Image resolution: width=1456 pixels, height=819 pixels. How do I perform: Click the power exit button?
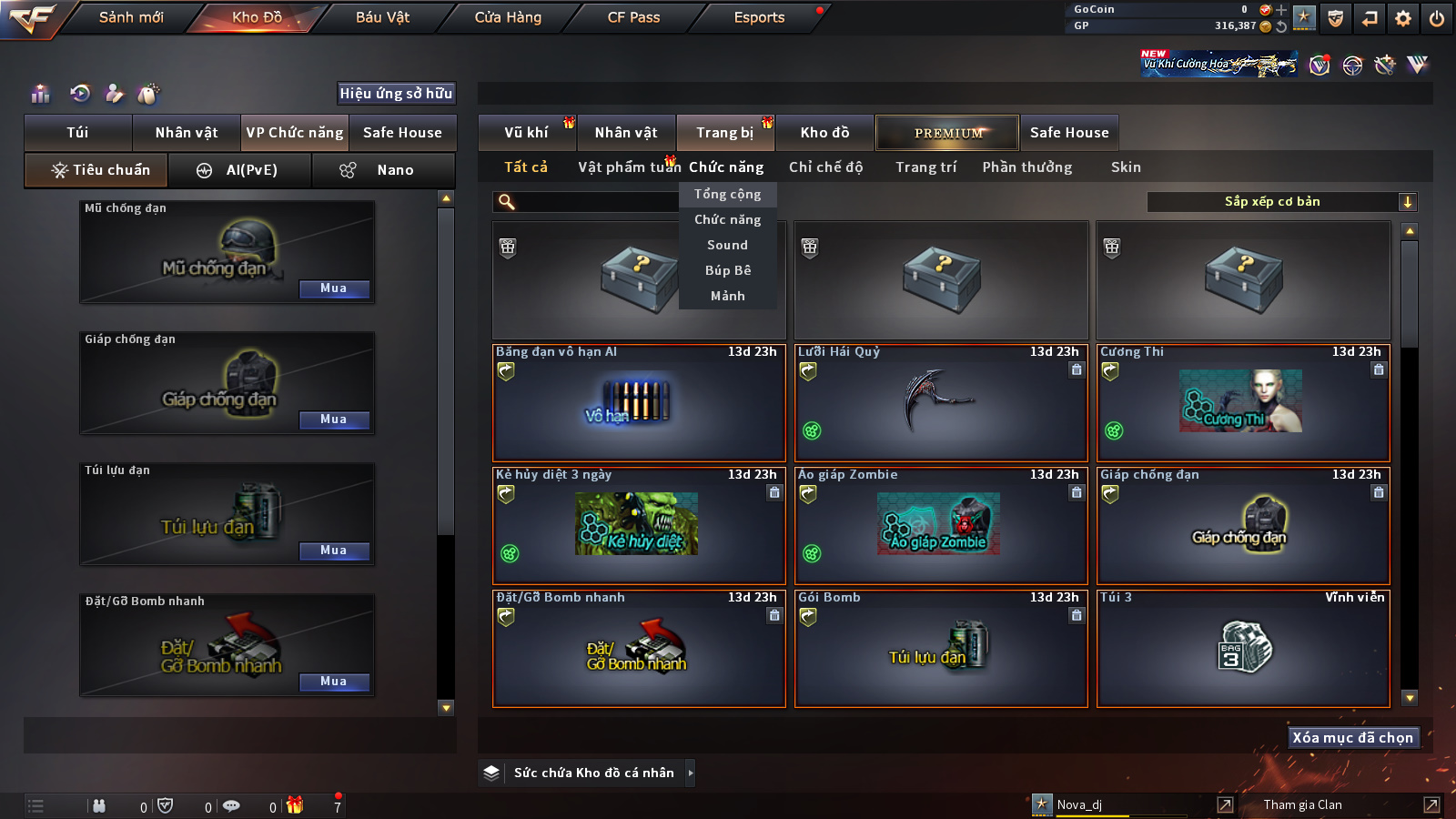pos(1437,18)
